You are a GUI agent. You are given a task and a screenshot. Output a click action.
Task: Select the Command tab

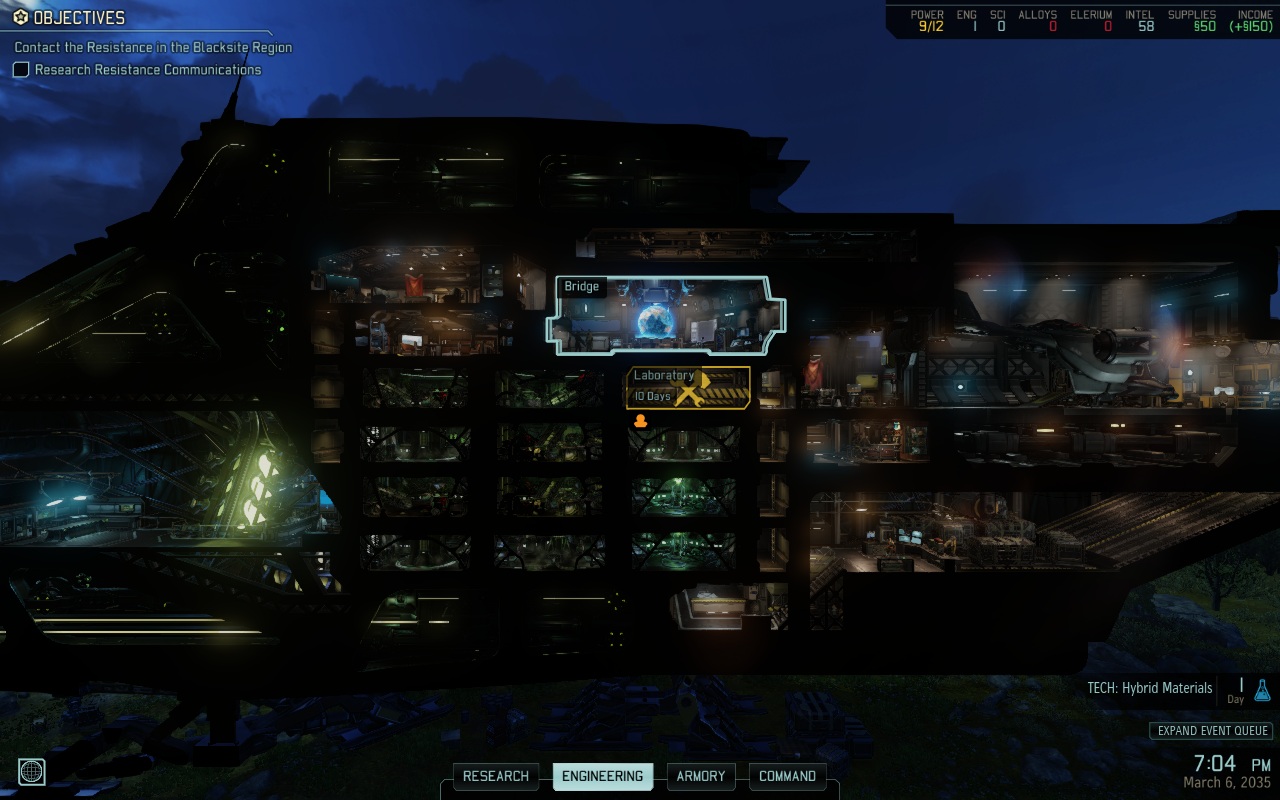click(x=787, y=776)
